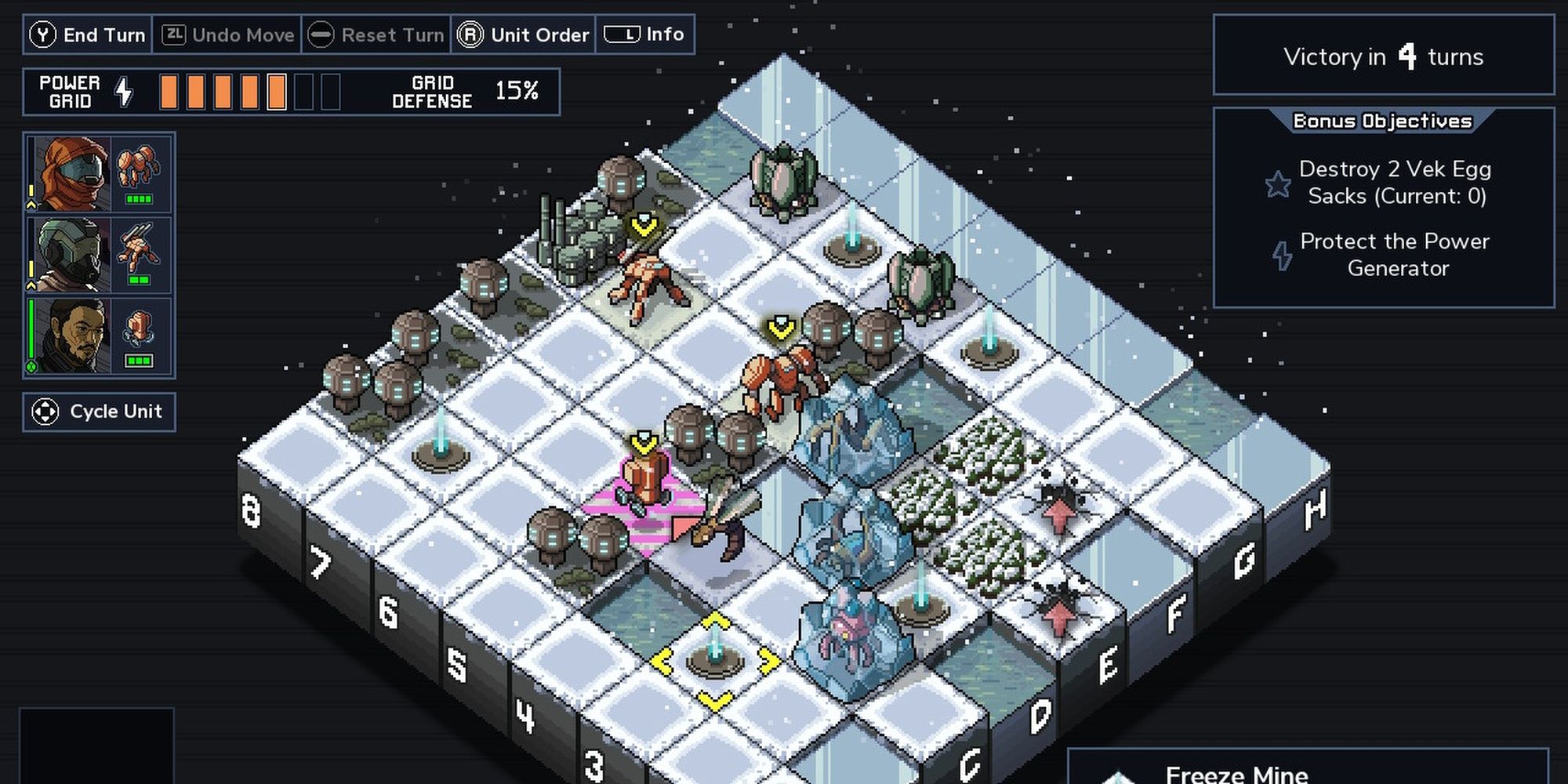Toggle Info with the L button prompt

(622, 34)
